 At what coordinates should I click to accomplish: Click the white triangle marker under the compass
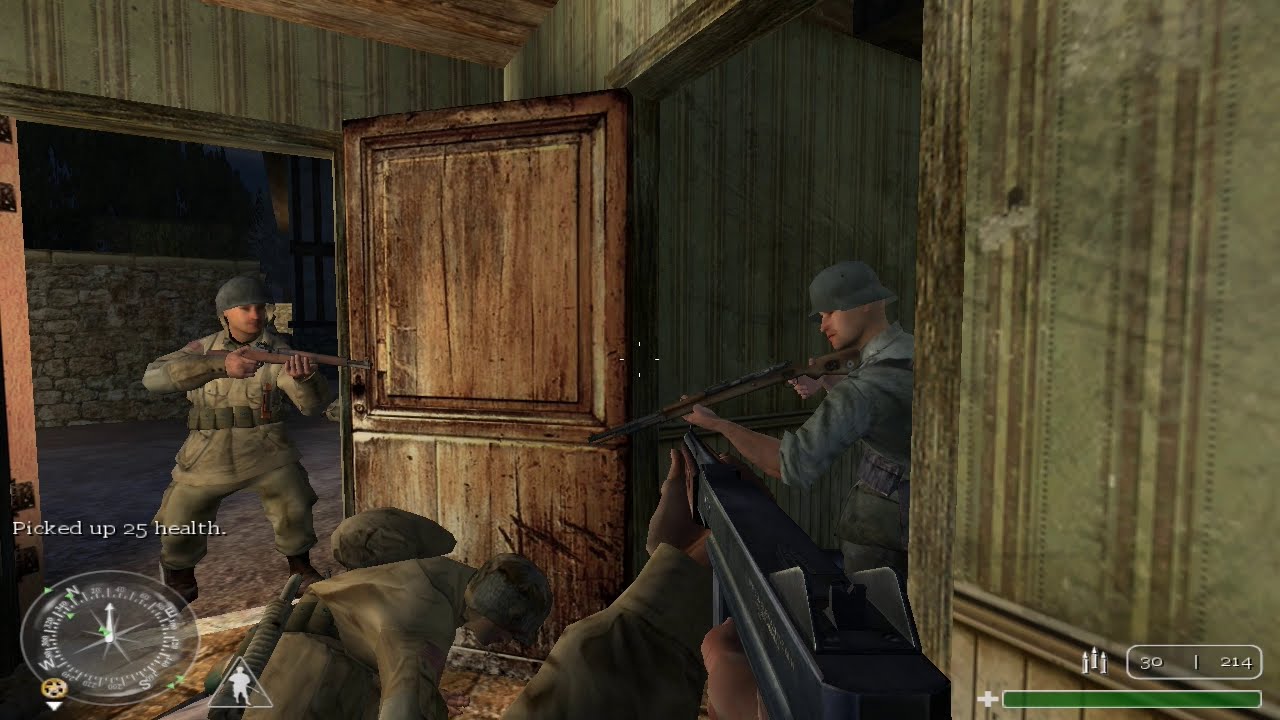pyautogui.click(x=54, y=707)
